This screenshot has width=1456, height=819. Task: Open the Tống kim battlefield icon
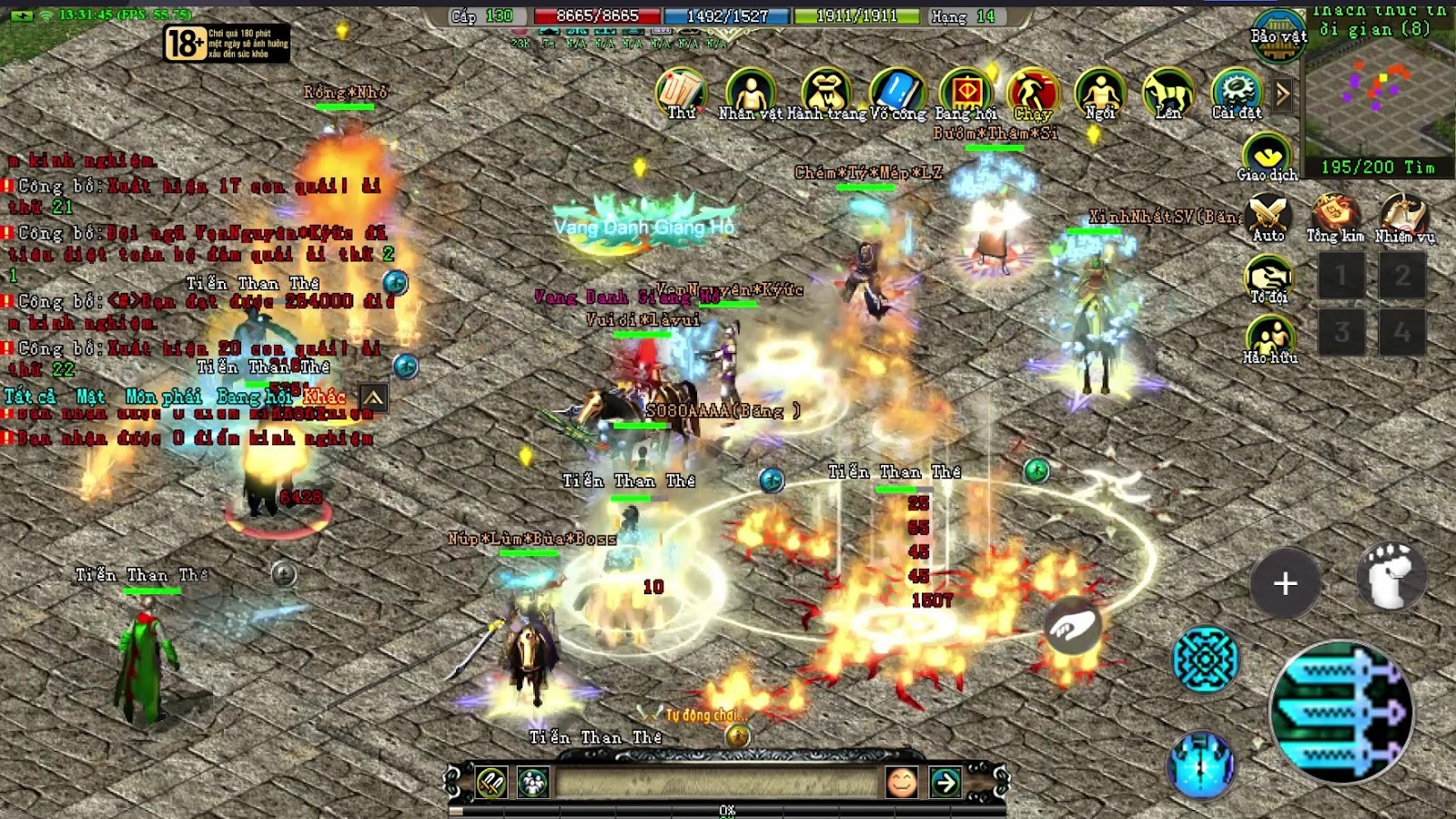click(1335, 215)
